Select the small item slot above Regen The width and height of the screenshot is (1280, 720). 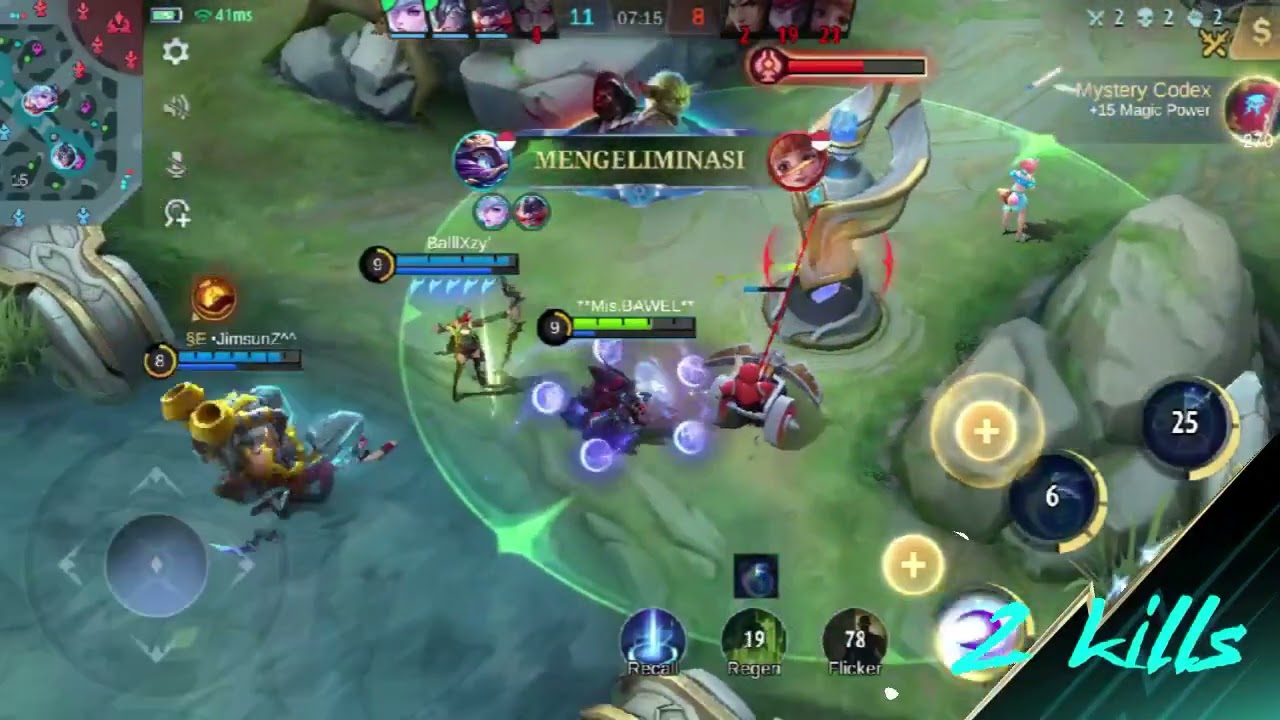coord(755,577)
